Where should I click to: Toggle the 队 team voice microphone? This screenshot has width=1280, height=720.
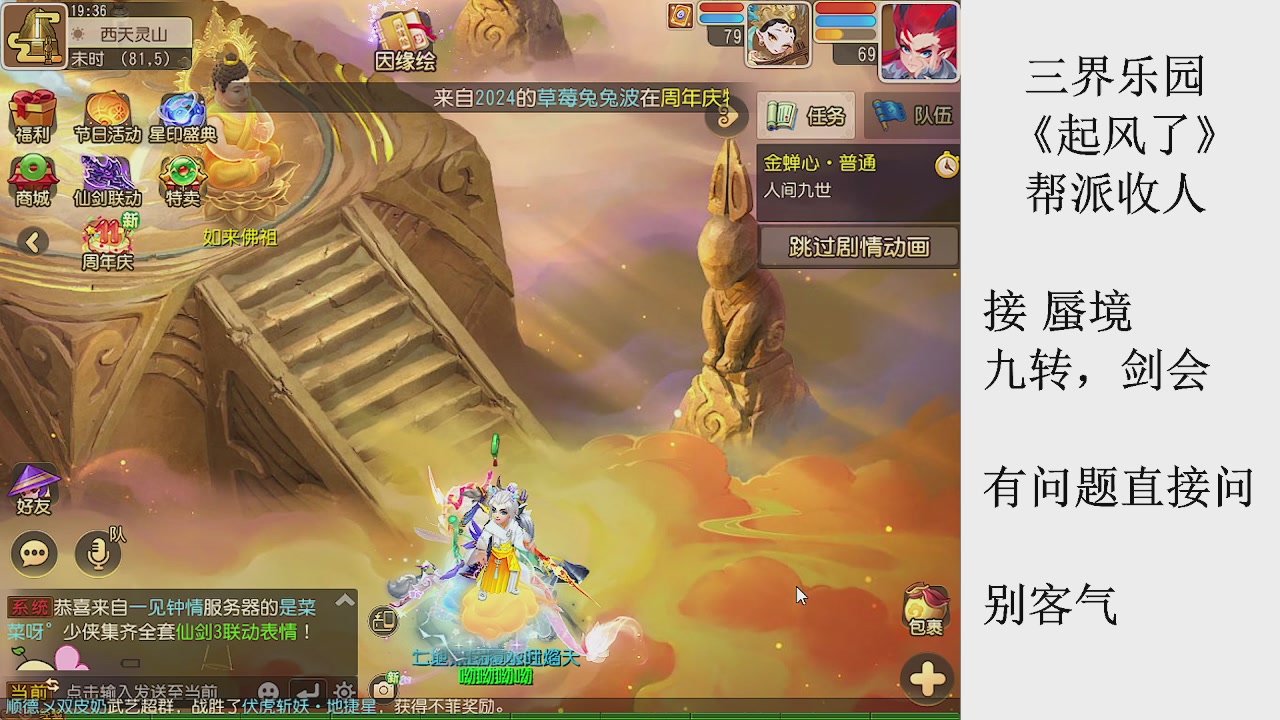tap(95, 553)
